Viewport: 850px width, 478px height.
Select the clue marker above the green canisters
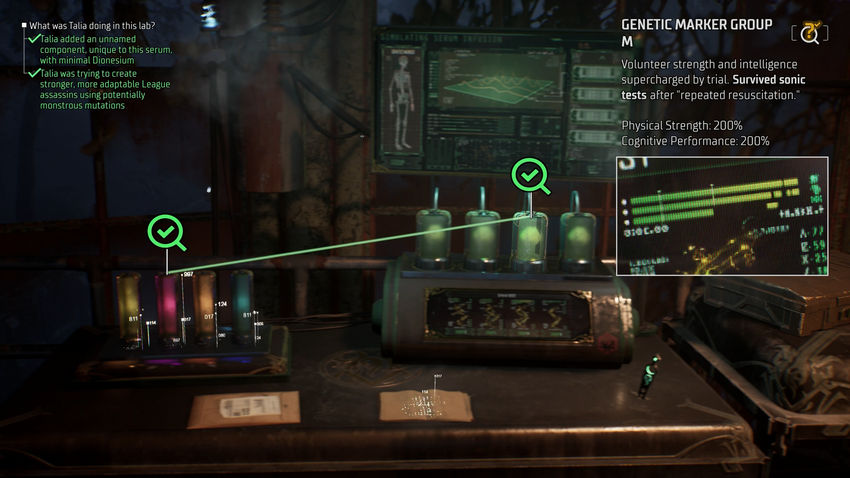coord(531,177)
